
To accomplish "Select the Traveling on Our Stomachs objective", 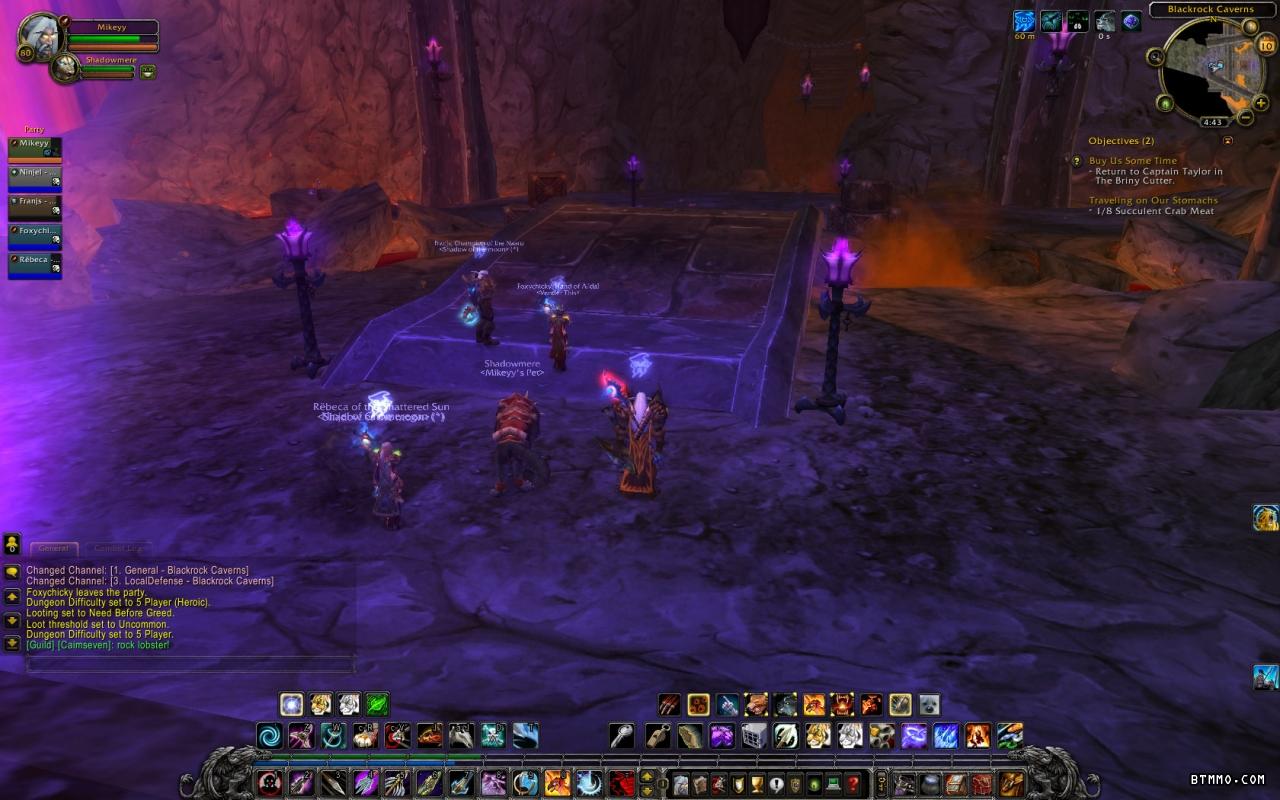I will pyautogui.click(x=1153, y=200).
